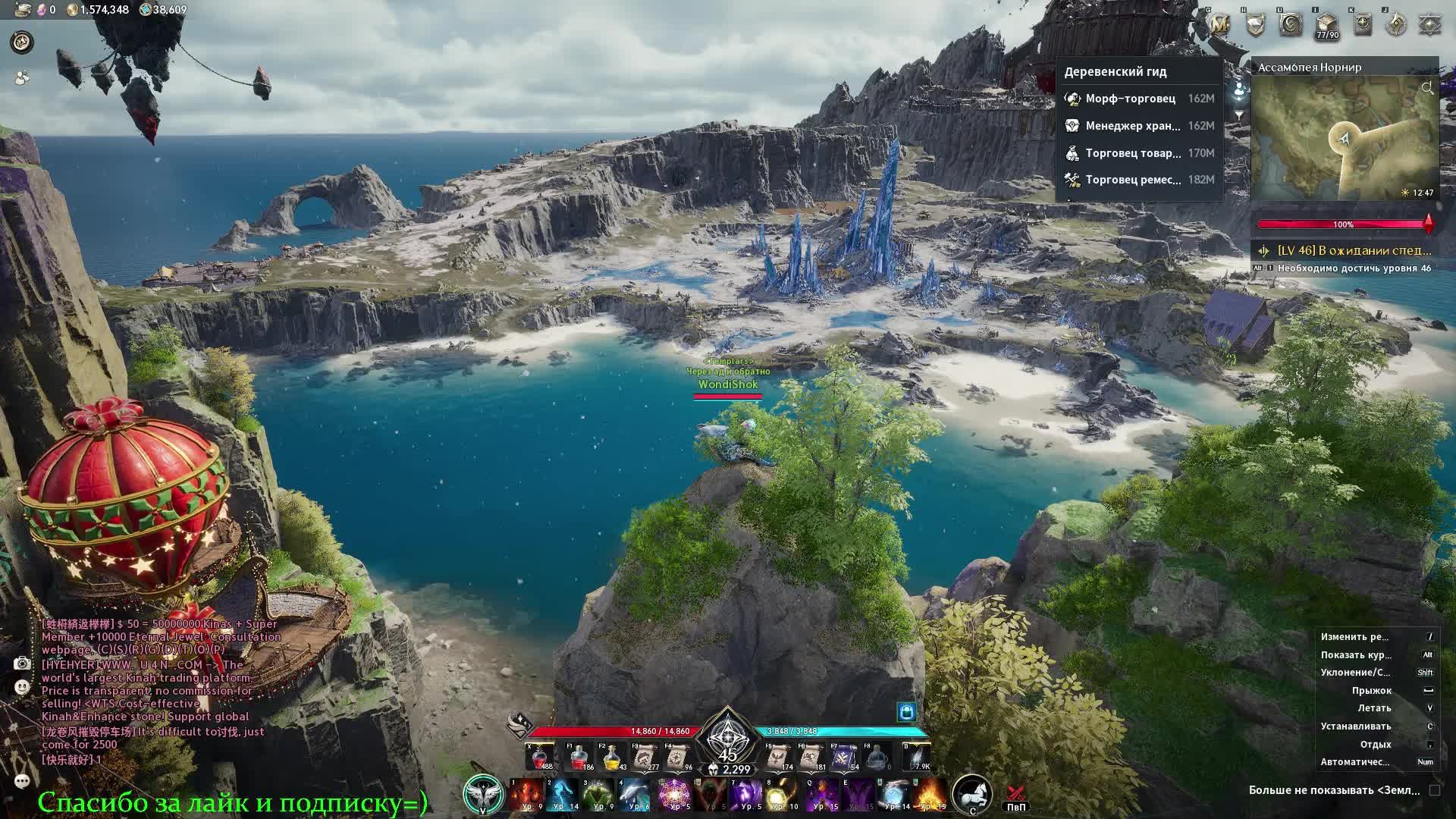Use the blue scroll with 54 count
This screenshot has width=1456, height=819.
[x=844, y=758]
